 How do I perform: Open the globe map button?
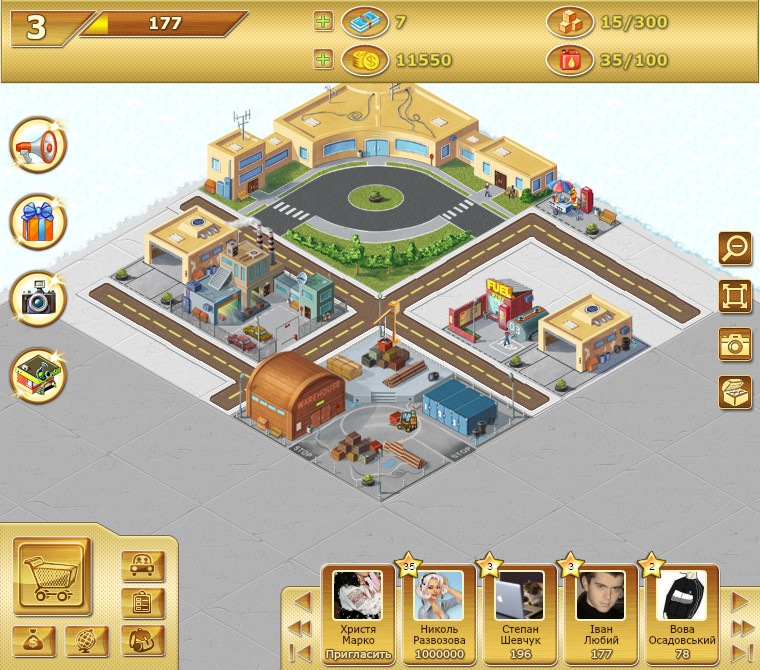[87, 641]
